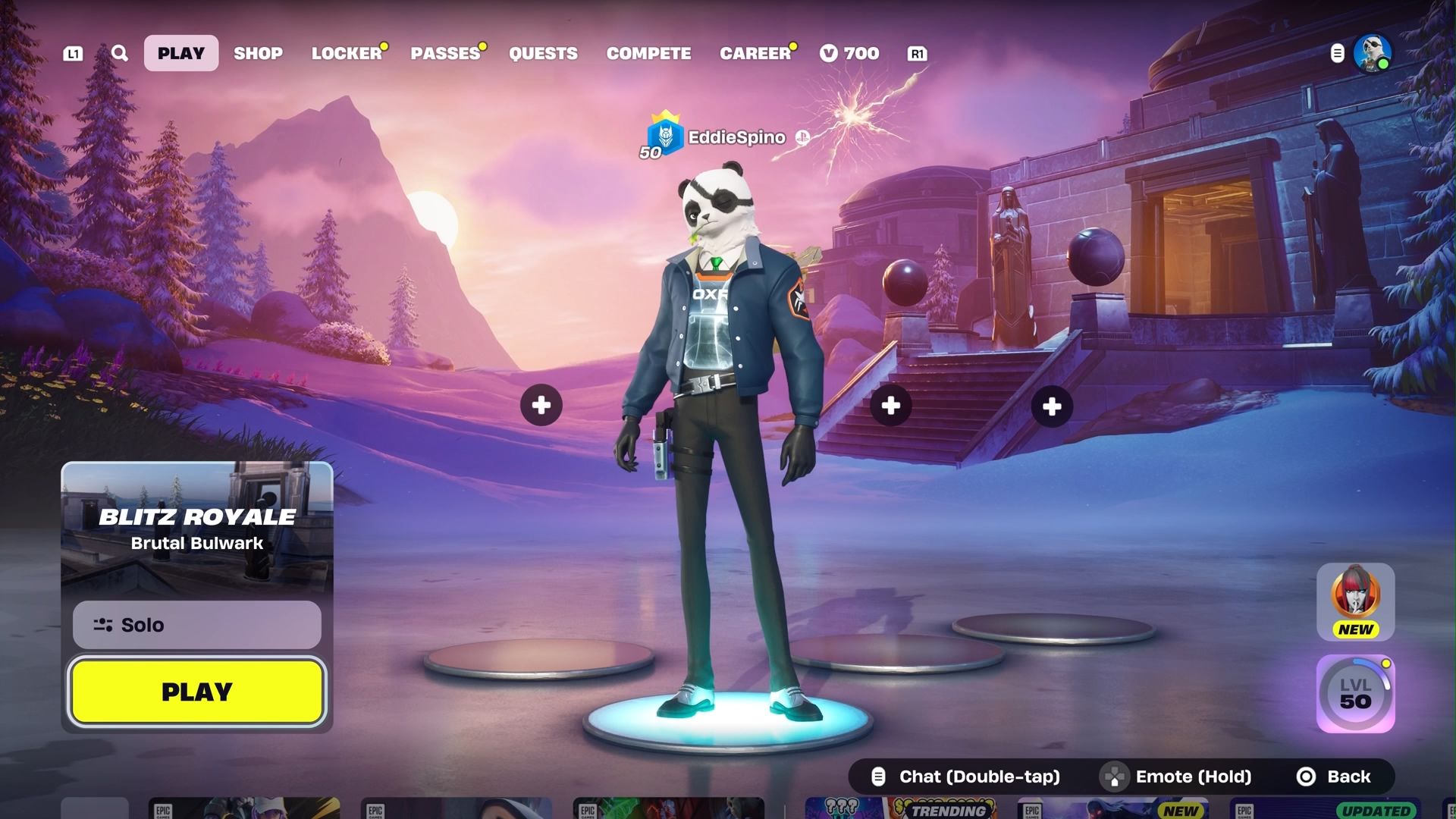Change the Solo party mode selector
The height and width of the screenshot is (819, 1456).
coord(197,625)
